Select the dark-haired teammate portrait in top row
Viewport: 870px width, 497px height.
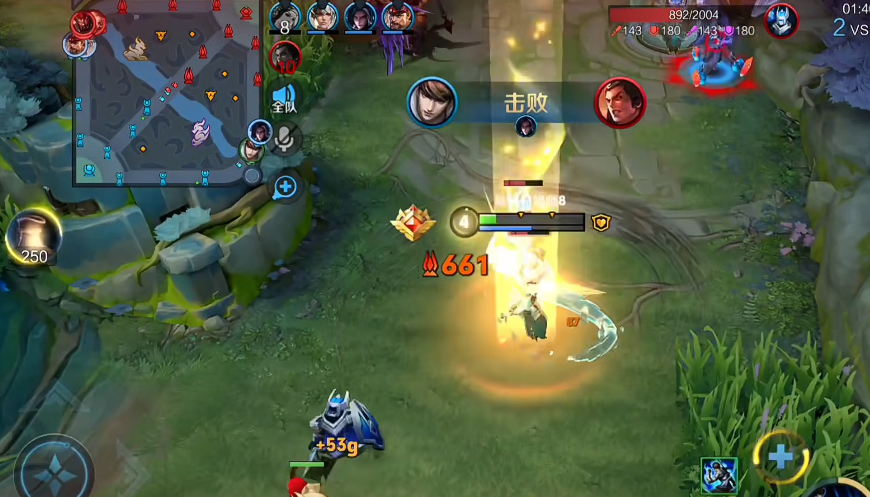(360, 17)
